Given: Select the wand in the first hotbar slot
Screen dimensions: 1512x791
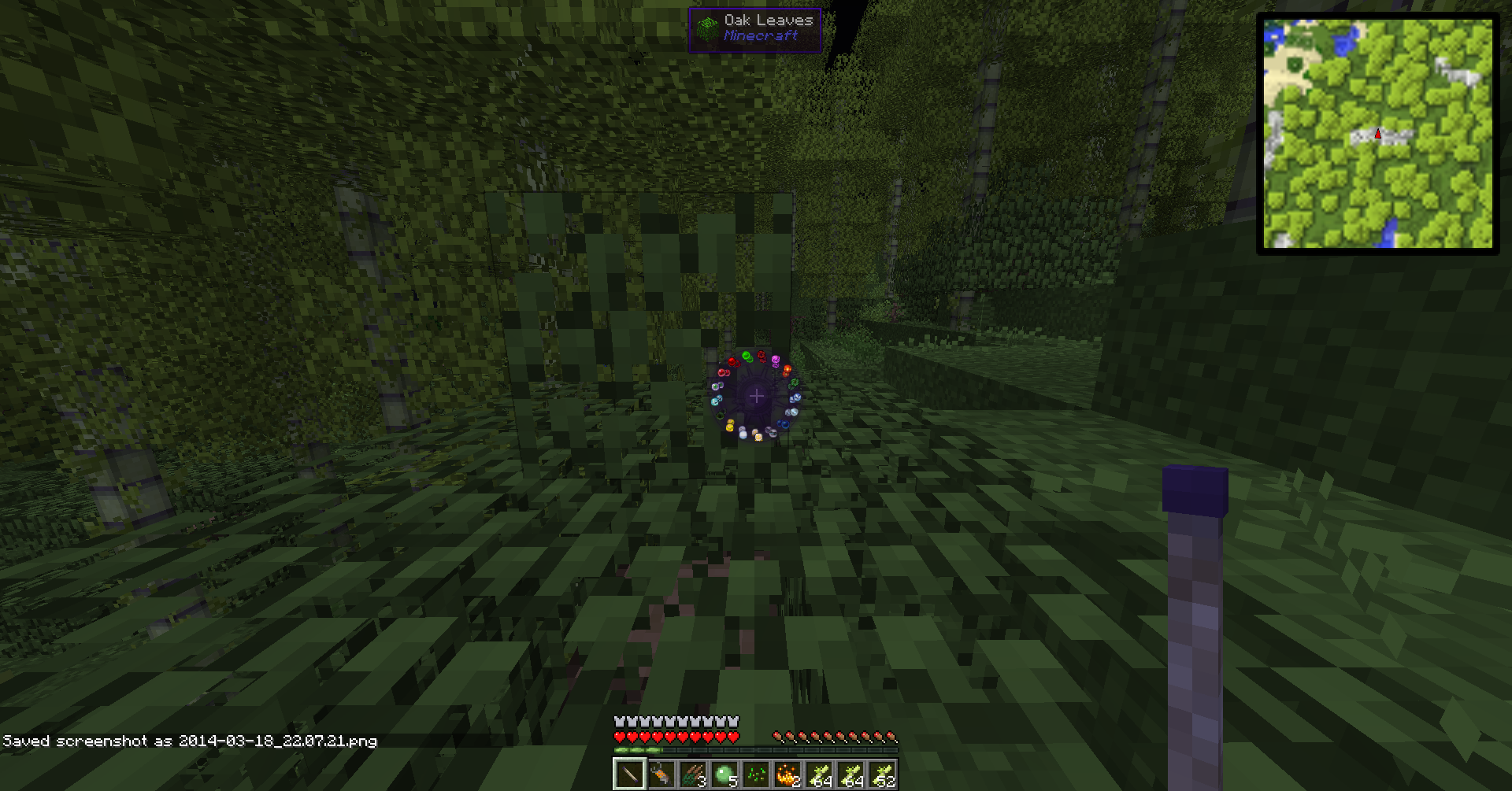Looking at the screenshot, I should click(630, 775).
